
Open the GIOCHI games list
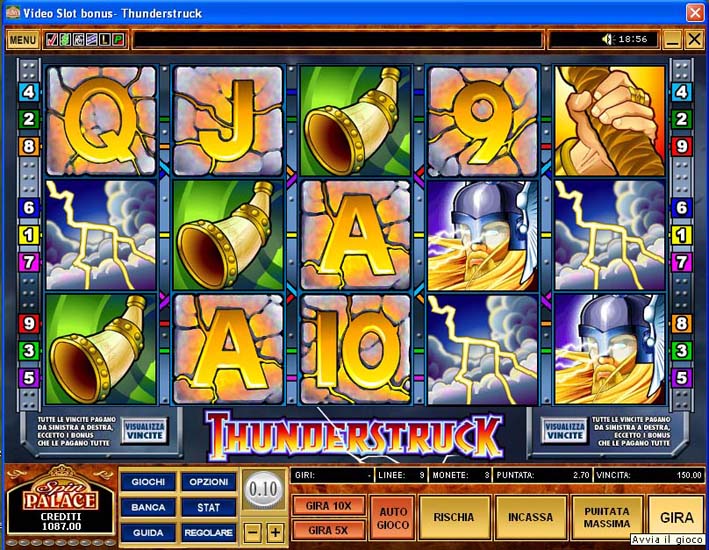pos(148,482)
